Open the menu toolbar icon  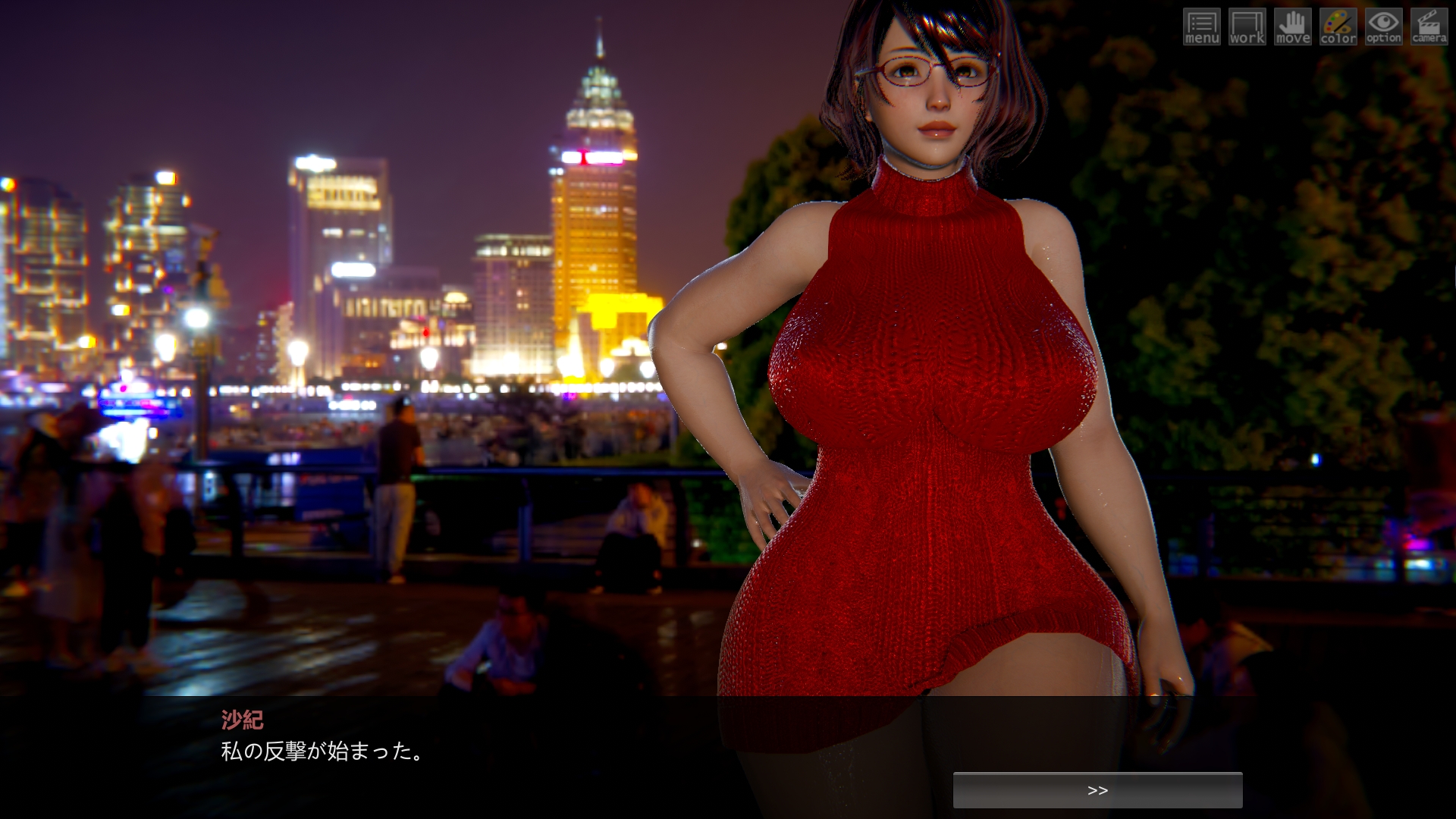pos(1201,27)
